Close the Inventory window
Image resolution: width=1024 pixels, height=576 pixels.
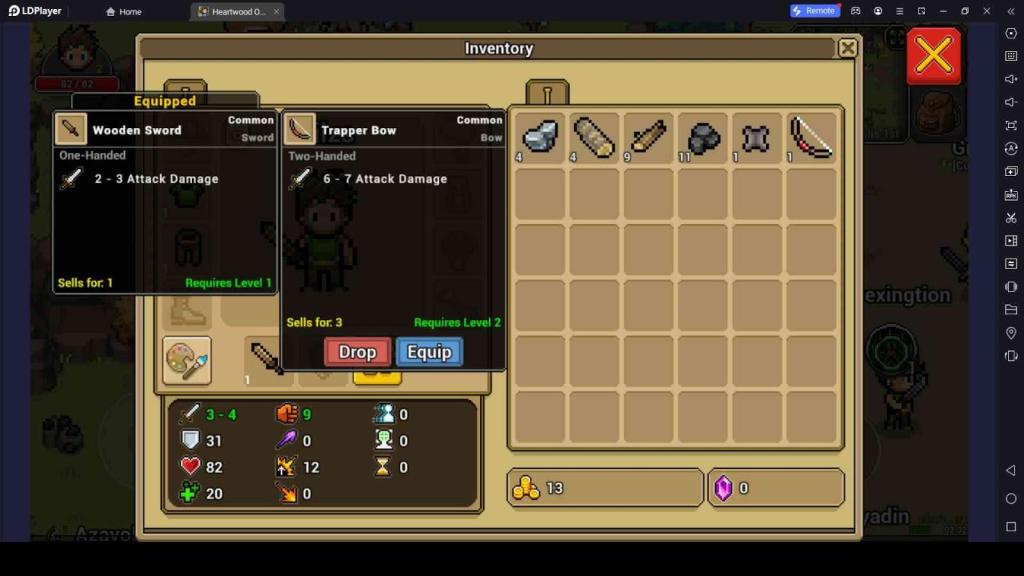point(847,48)
